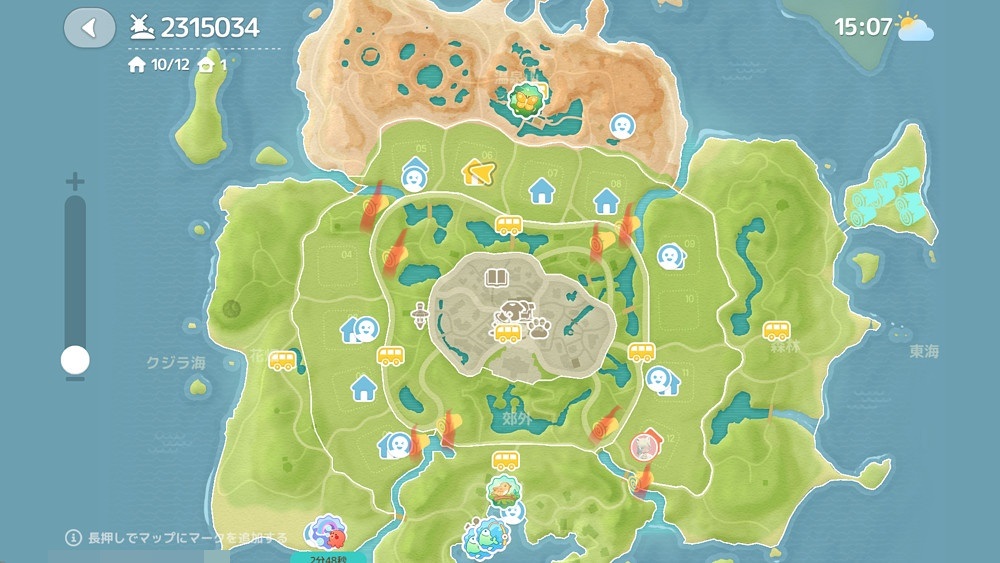Choose the bus stop on the eastern peninsula

click(x=777, y=329)
